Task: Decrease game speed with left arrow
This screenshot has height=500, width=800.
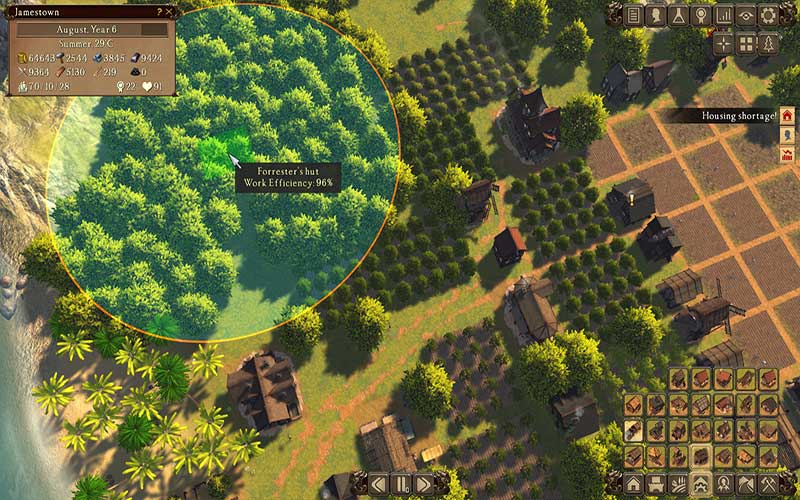Action: coord(378,485)
